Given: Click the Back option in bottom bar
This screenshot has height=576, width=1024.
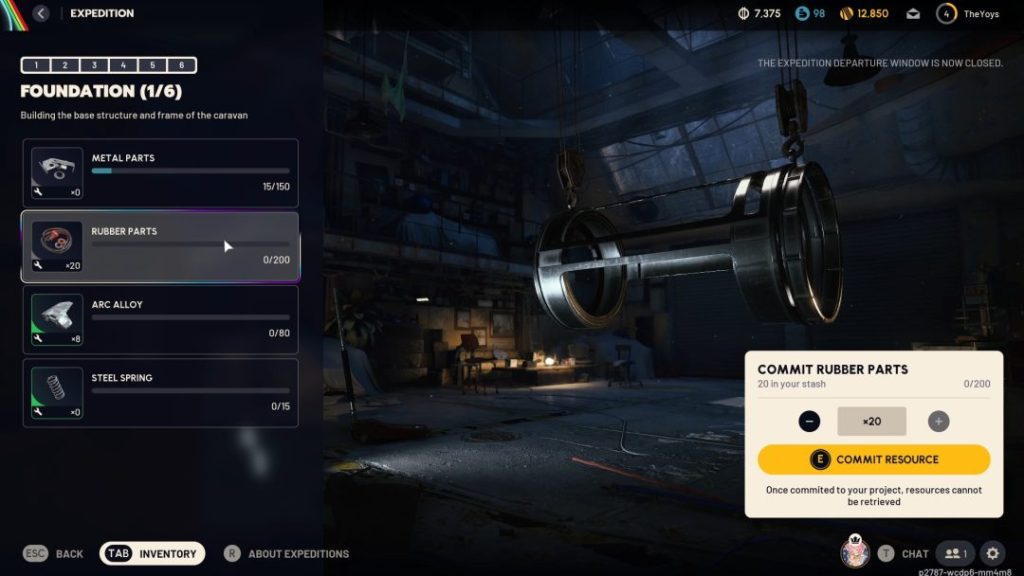Looking at the screenshot, I should 54,553.
